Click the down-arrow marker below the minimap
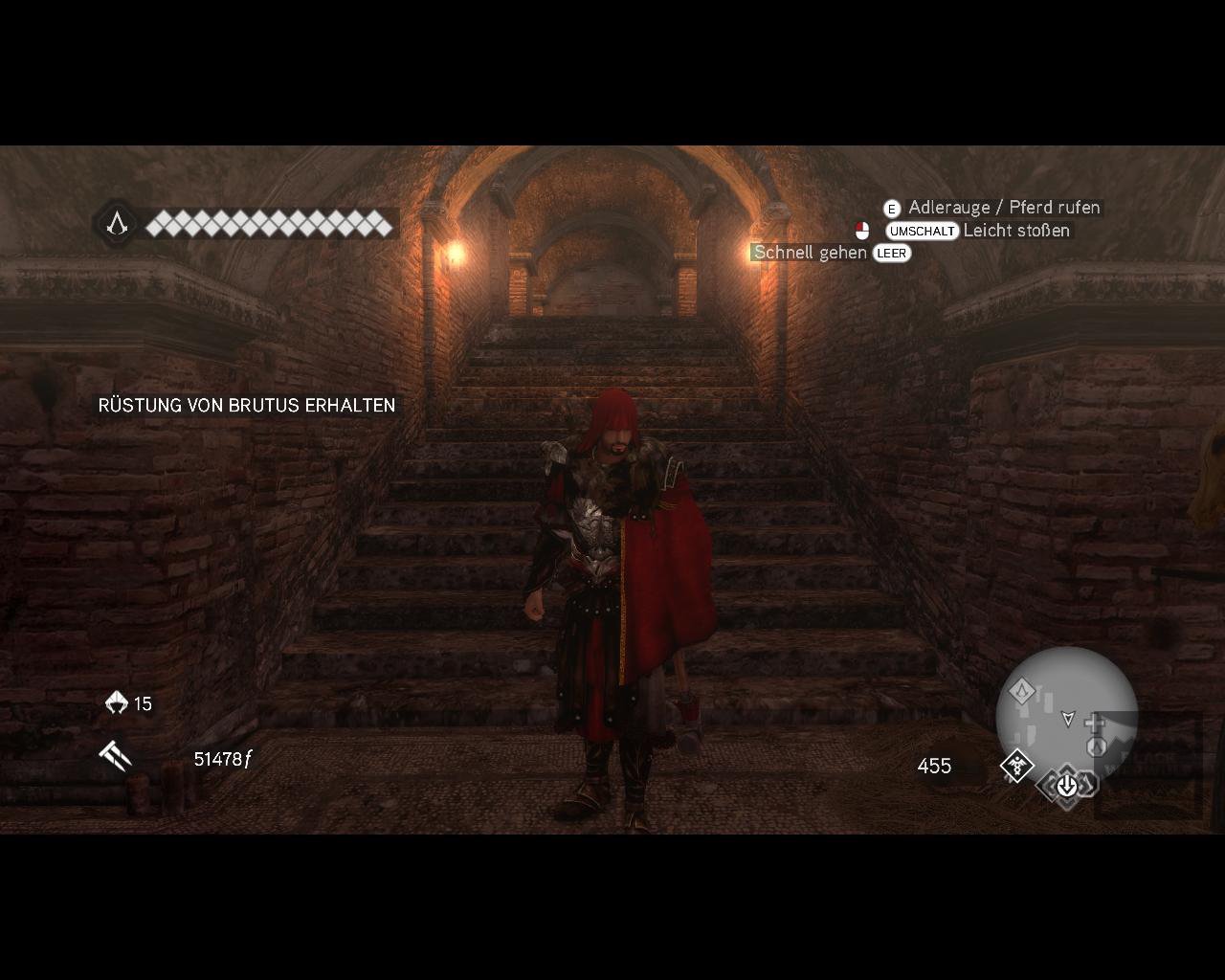 coord(1066,787)
